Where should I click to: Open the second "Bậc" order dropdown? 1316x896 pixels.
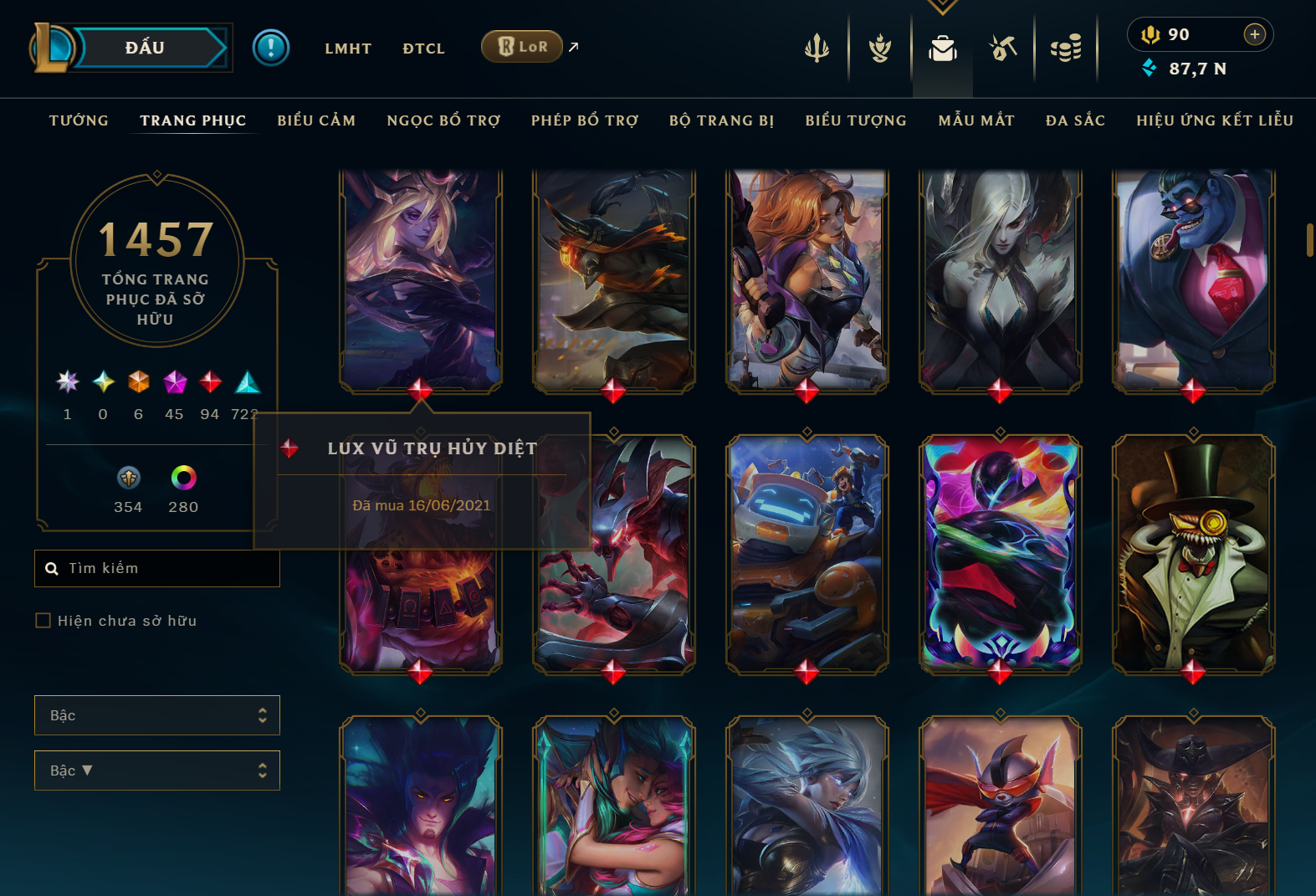(156, 771)
